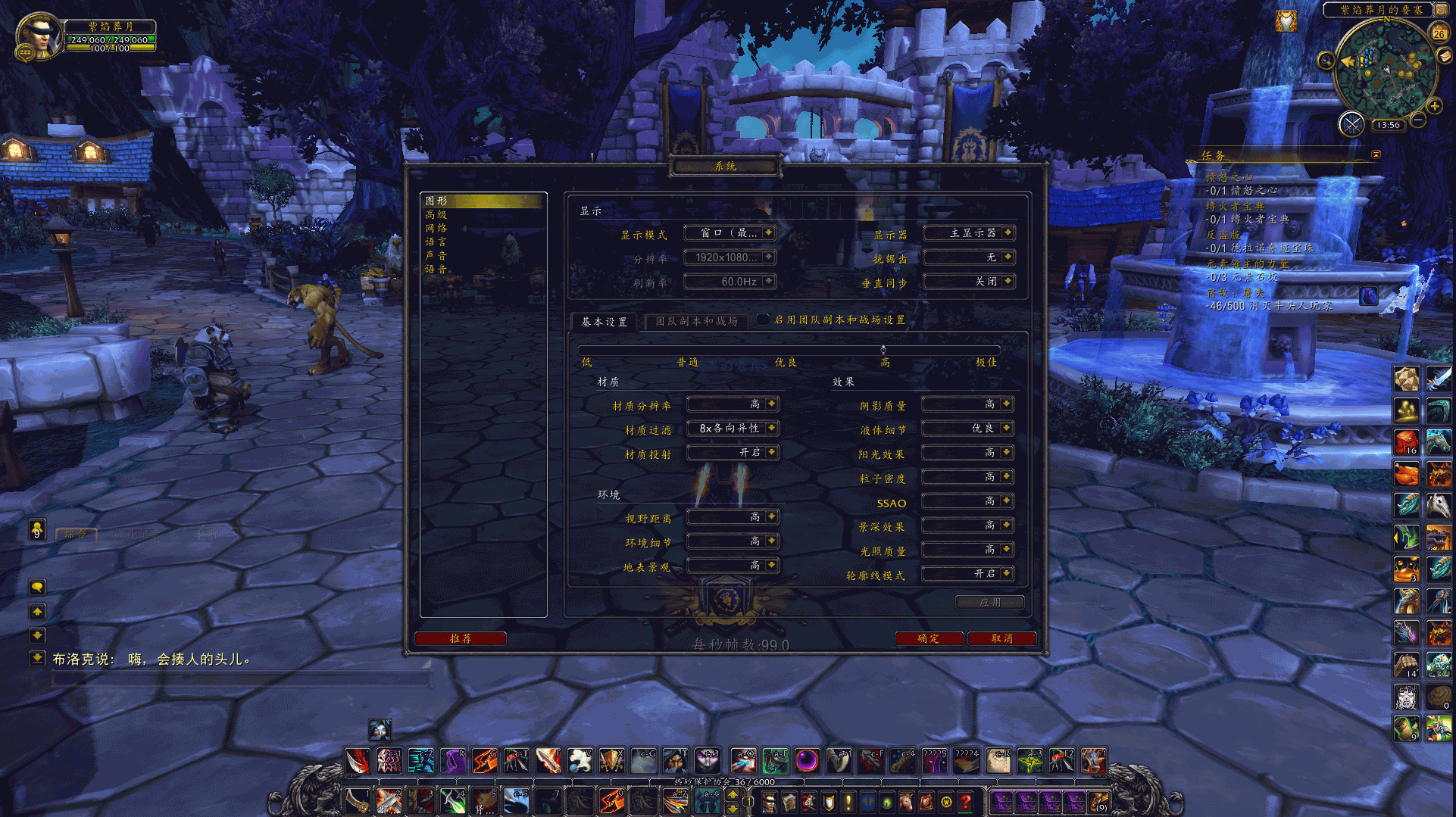Expand the 垂直同步 vertical sync dropdown
The width and height of the screenshot is (1456, 817).
pos(969,282)
